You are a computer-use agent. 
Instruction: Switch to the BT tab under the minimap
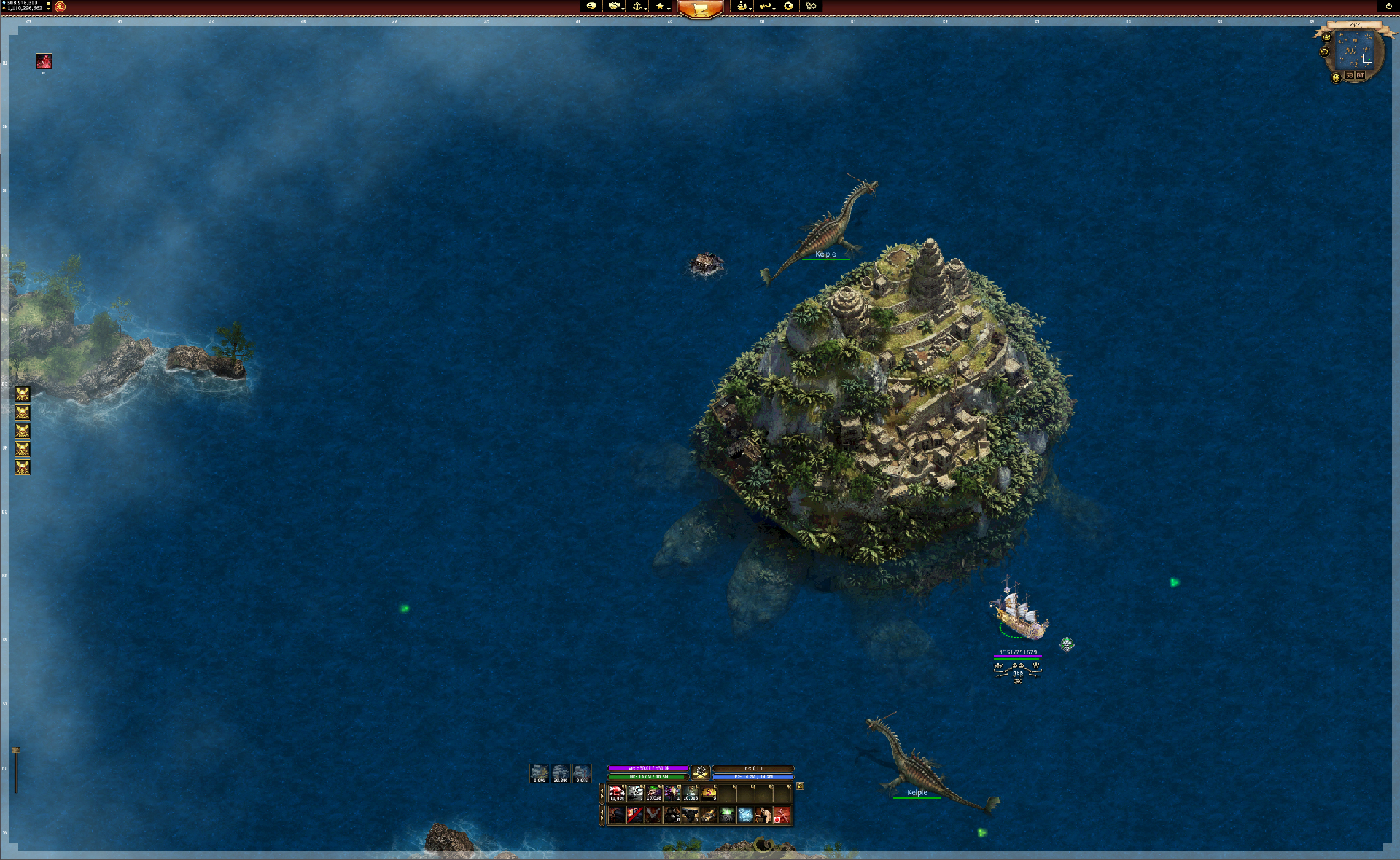[x=1361, y=76]
